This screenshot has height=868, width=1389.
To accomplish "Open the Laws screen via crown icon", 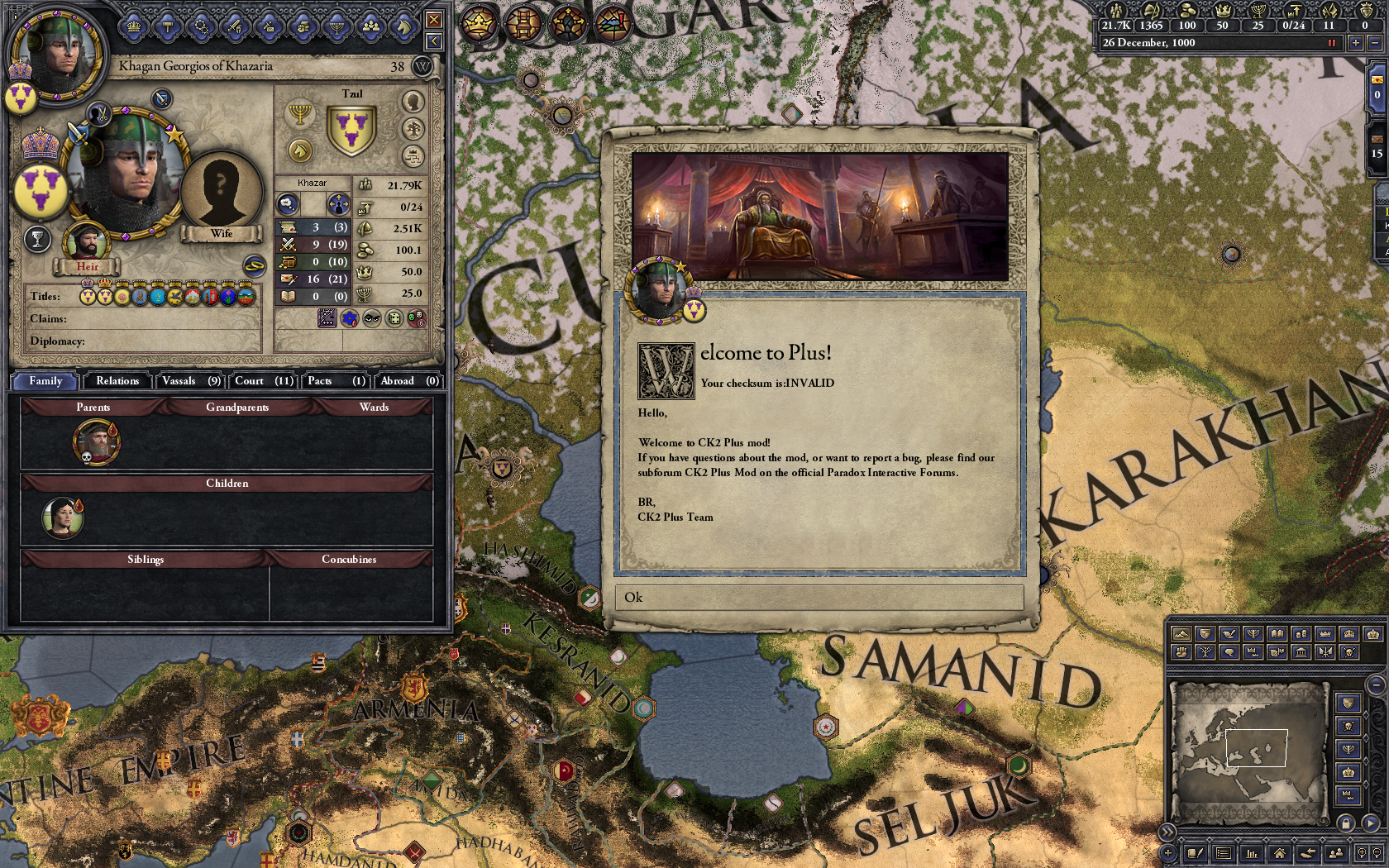I will point(134,25).
